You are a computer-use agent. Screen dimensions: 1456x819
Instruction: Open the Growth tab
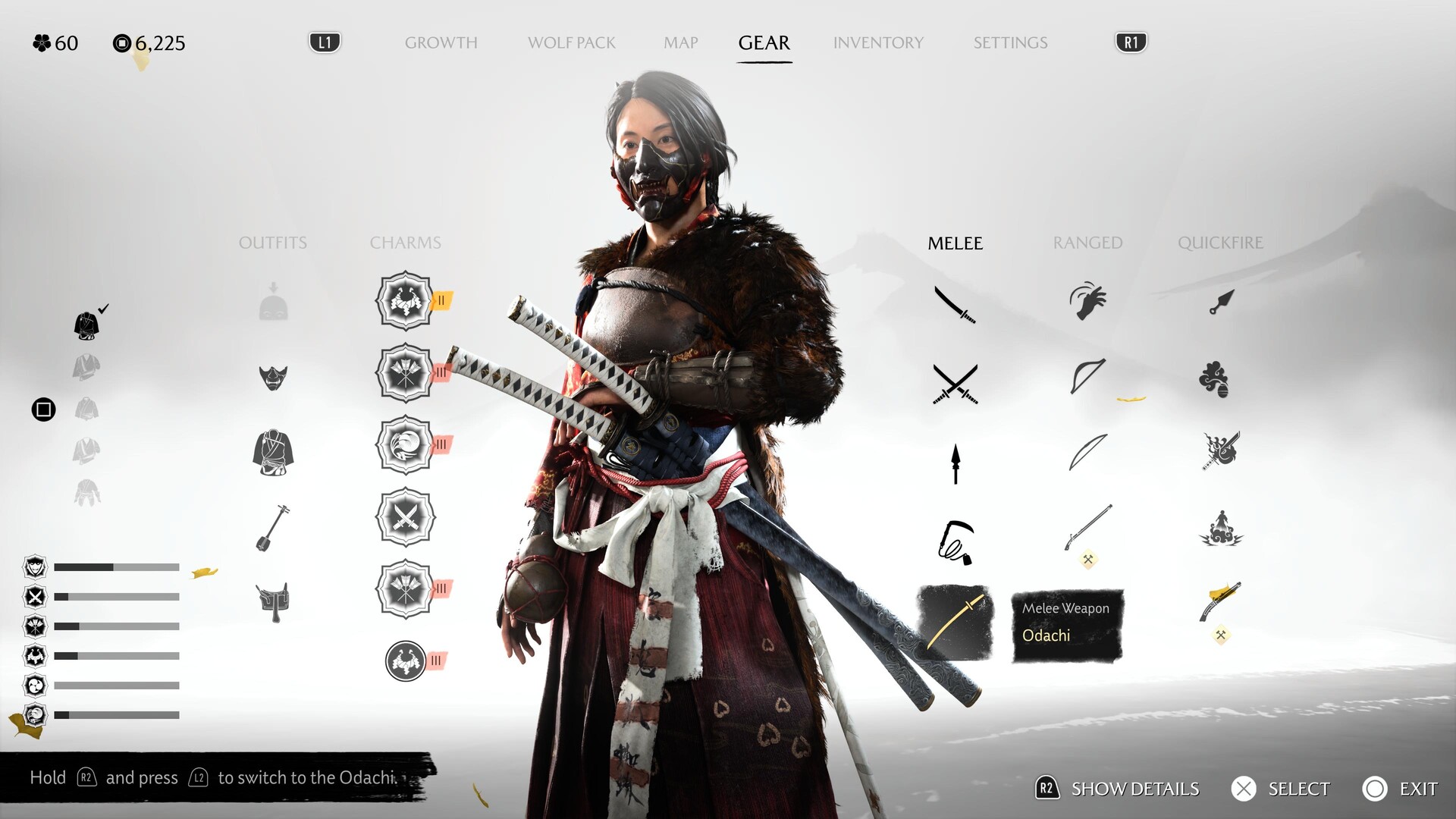441,43
